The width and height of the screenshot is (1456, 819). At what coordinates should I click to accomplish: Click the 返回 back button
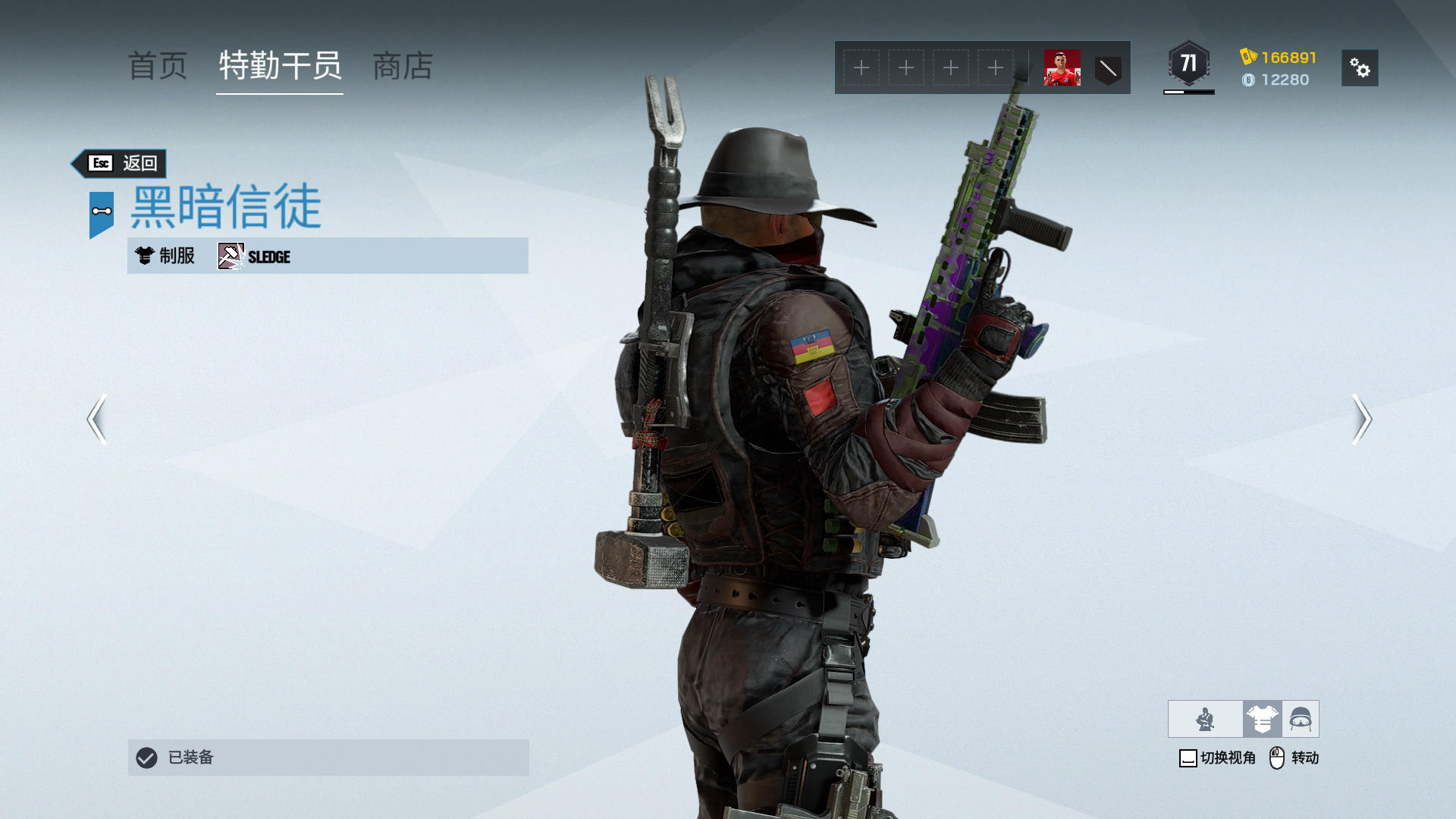[x=121, y=163]
